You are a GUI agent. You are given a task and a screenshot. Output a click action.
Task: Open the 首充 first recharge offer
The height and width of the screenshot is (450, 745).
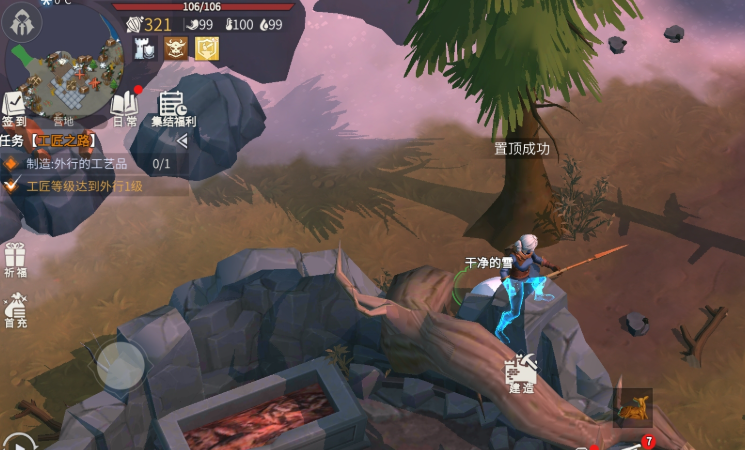(15, 310)
